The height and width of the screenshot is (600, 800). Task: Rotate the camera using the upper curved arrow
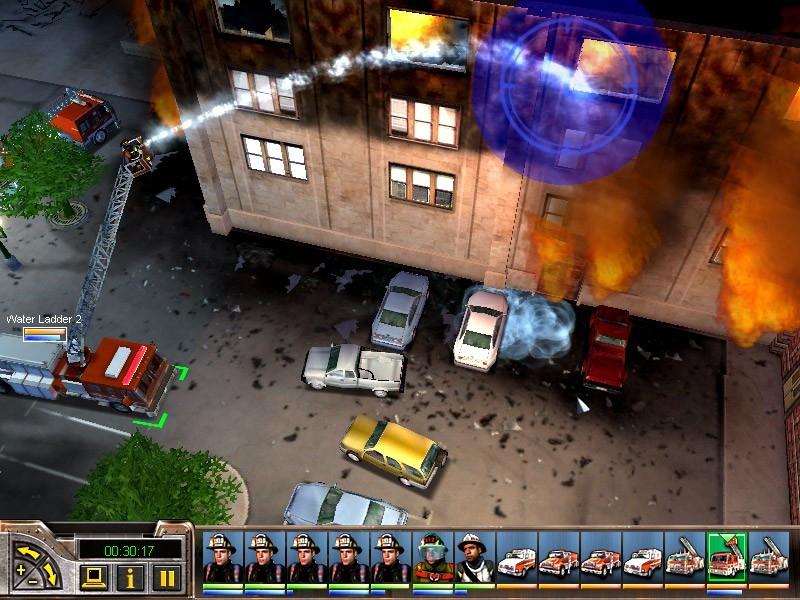tap(28, 550)
